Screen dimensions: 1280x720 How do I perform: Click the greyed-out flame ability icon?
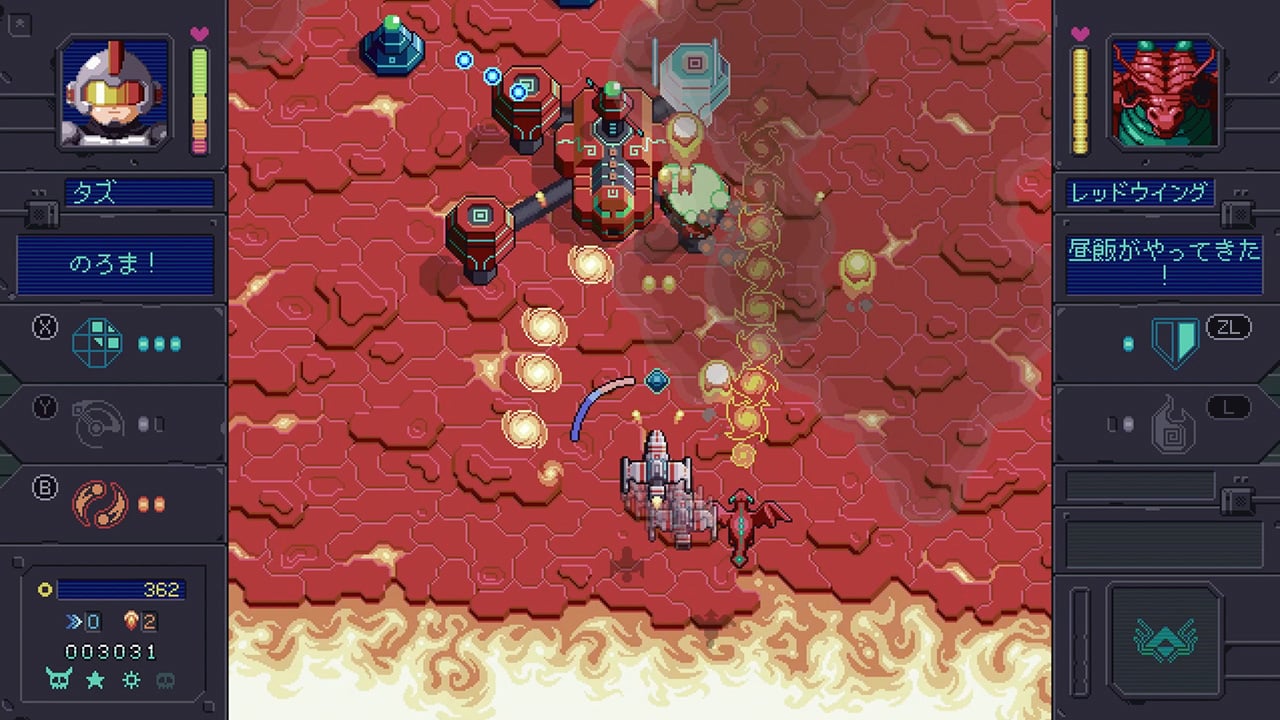(x=1174, y=424)
